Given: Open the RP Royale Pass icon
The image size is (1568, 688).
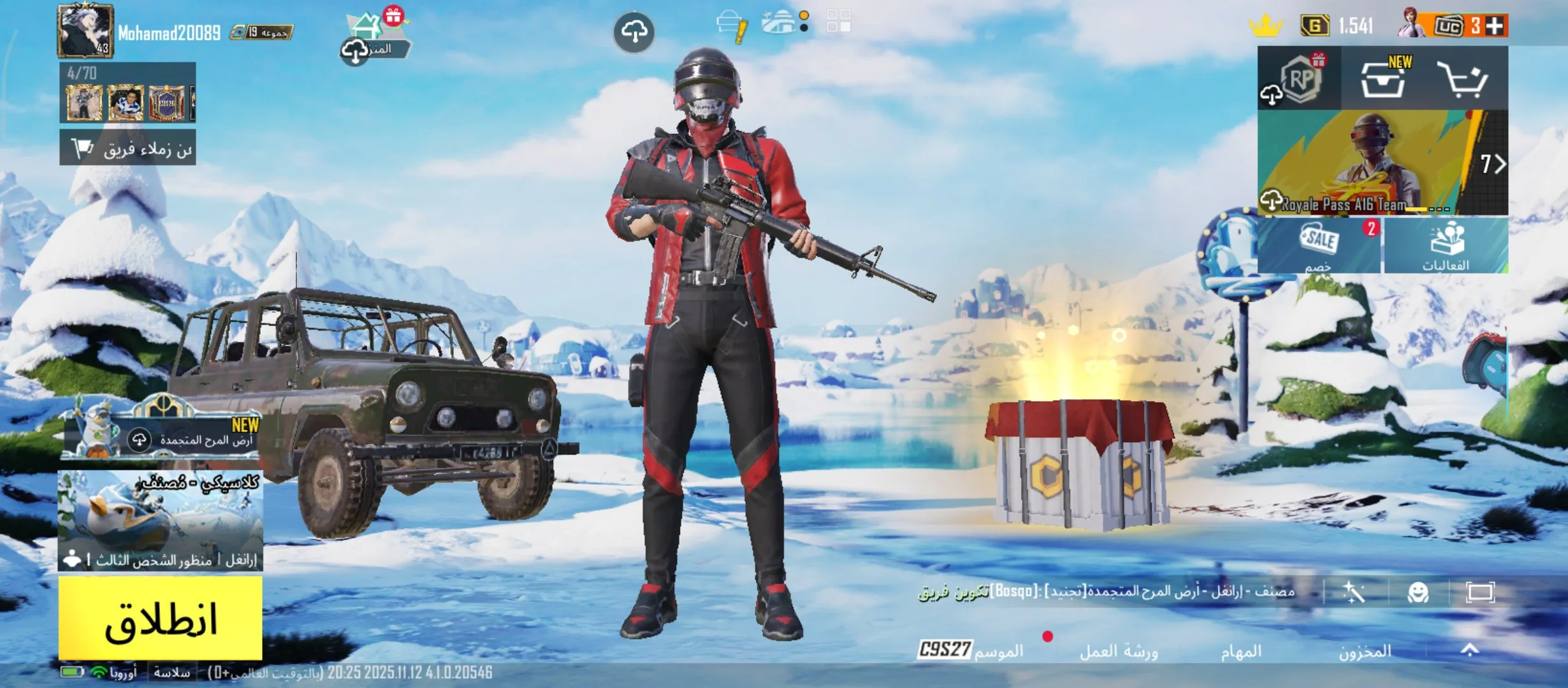Looking at the screenshot, I should (1300, 79).
